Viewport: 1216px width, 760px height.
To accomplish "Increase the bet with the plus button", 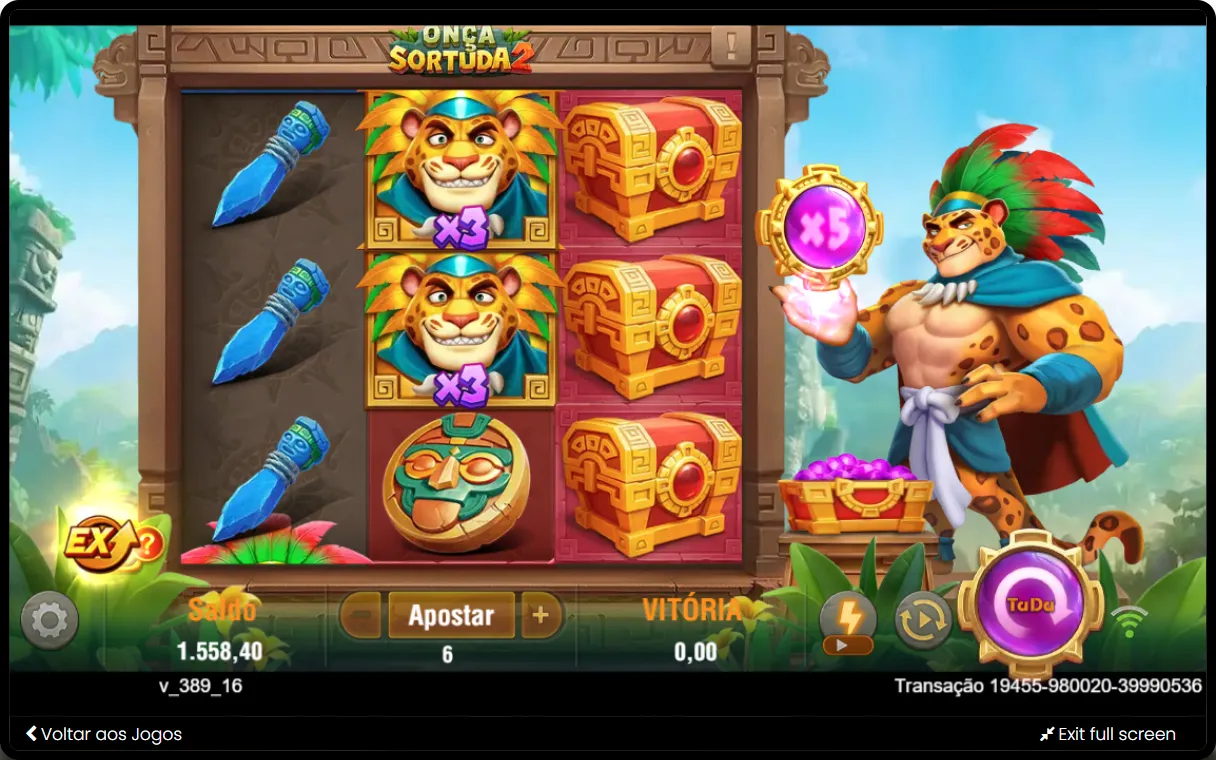I will pyautogui.click(x=541, y=615).
